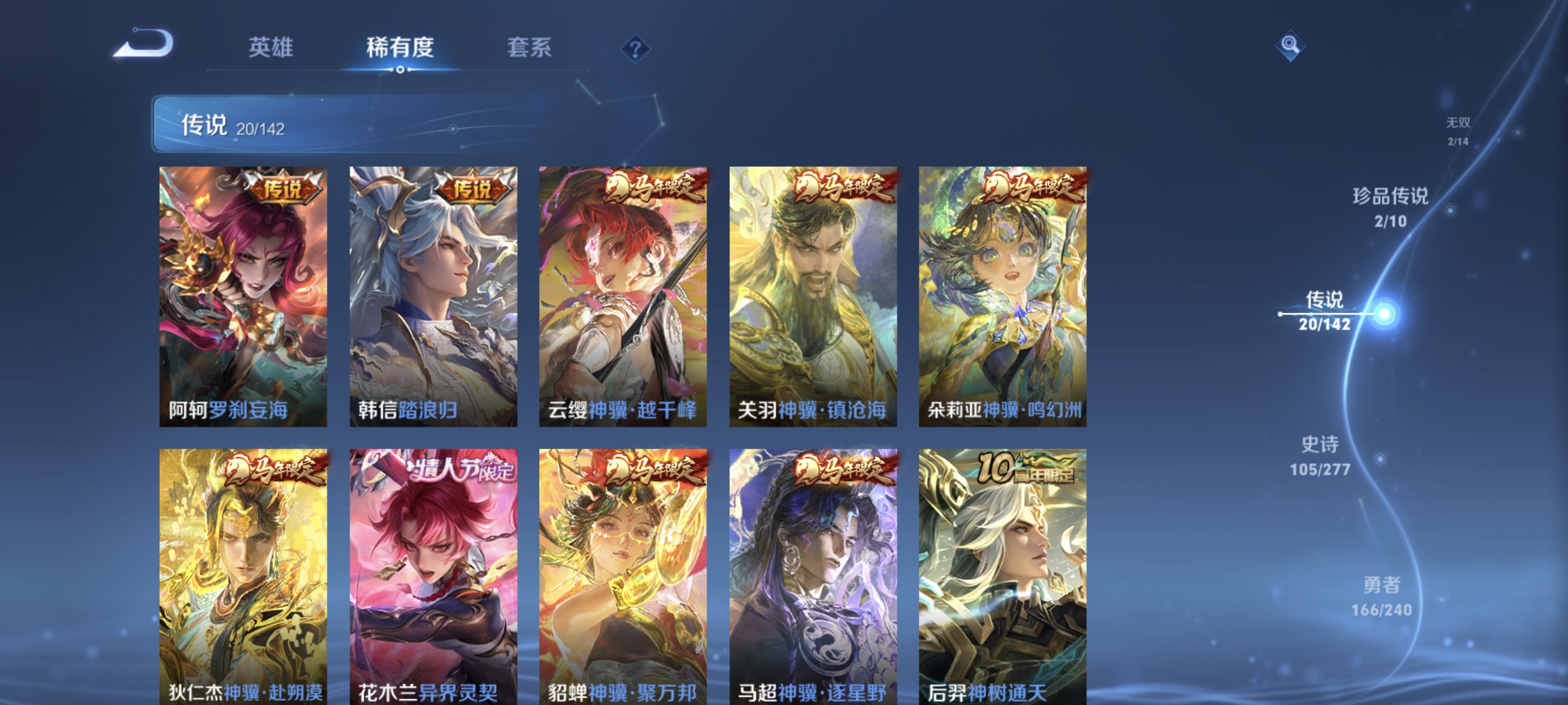Screen dimensions: 1568x705
Task: Open the search magnifier icon
Action: [x=1291, y=44]
